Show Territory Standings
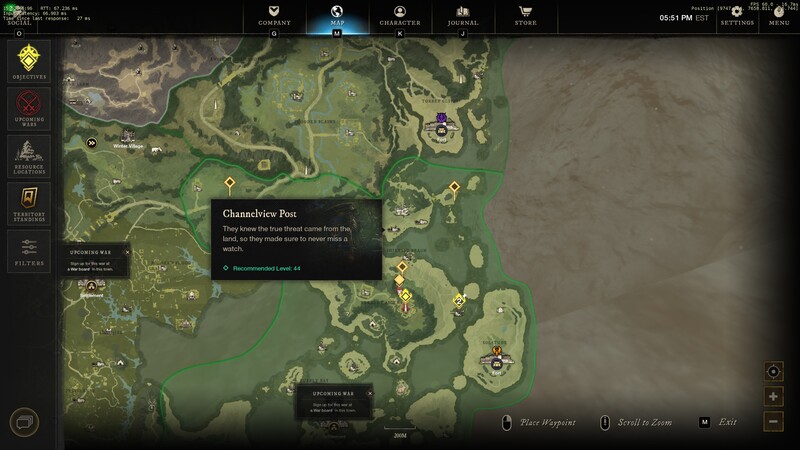The height and width of the screenshot is (450, 800). [29, 202]
